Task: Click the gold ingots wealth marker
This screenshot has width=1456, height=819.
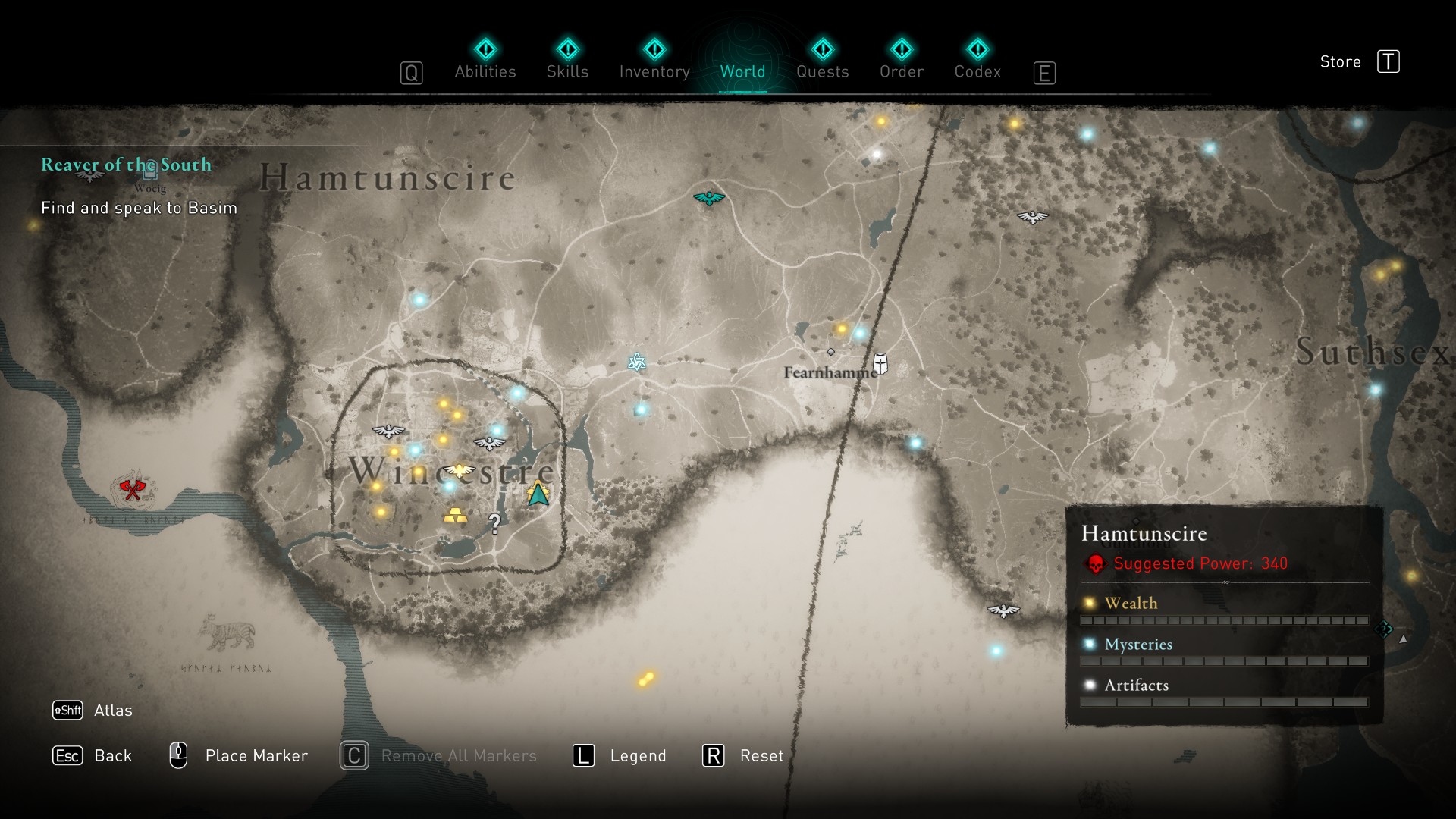Action: (455, 516)
